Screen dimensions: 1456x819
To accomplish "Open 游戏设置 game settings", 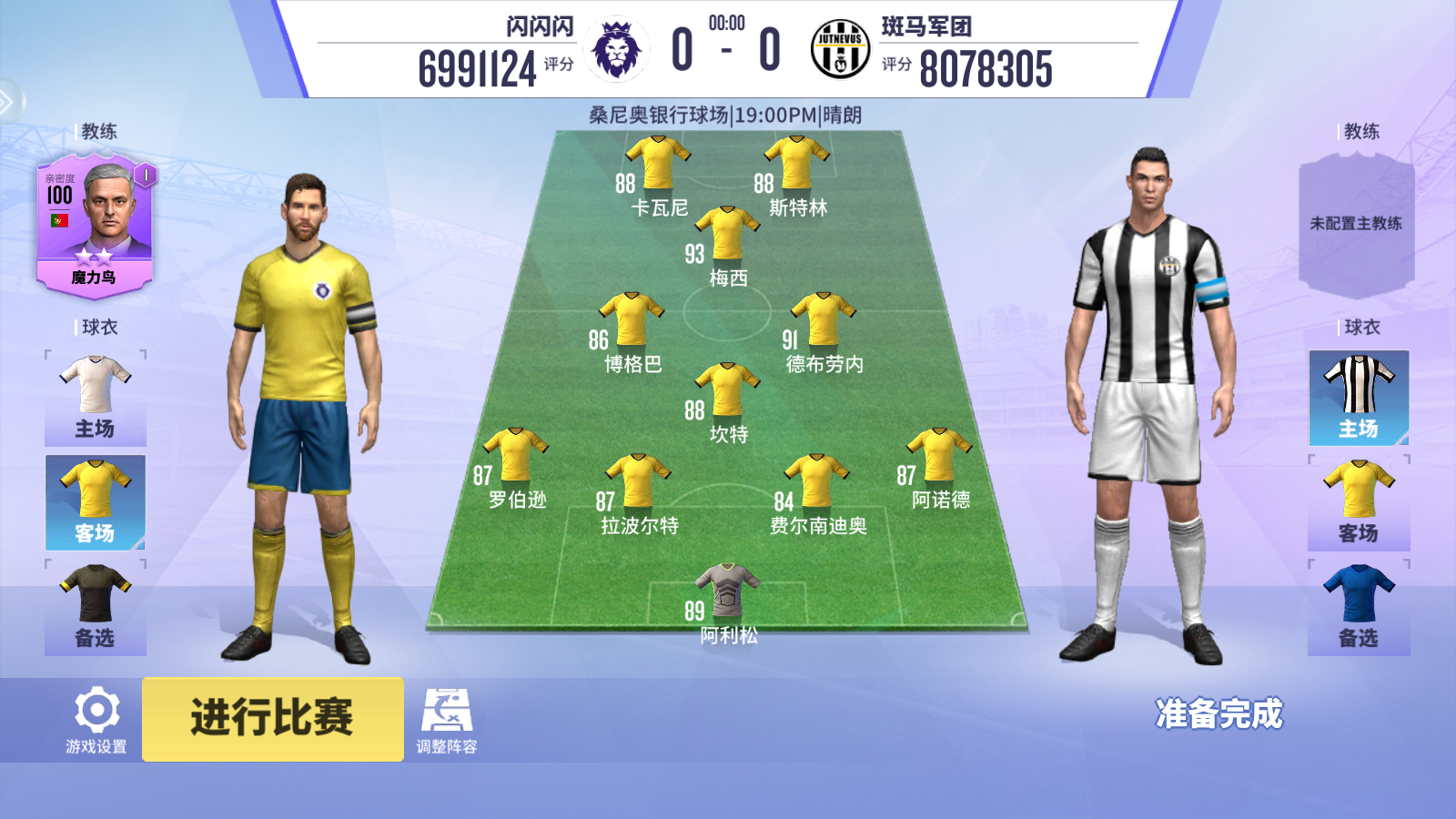I will tap(96, 722).
